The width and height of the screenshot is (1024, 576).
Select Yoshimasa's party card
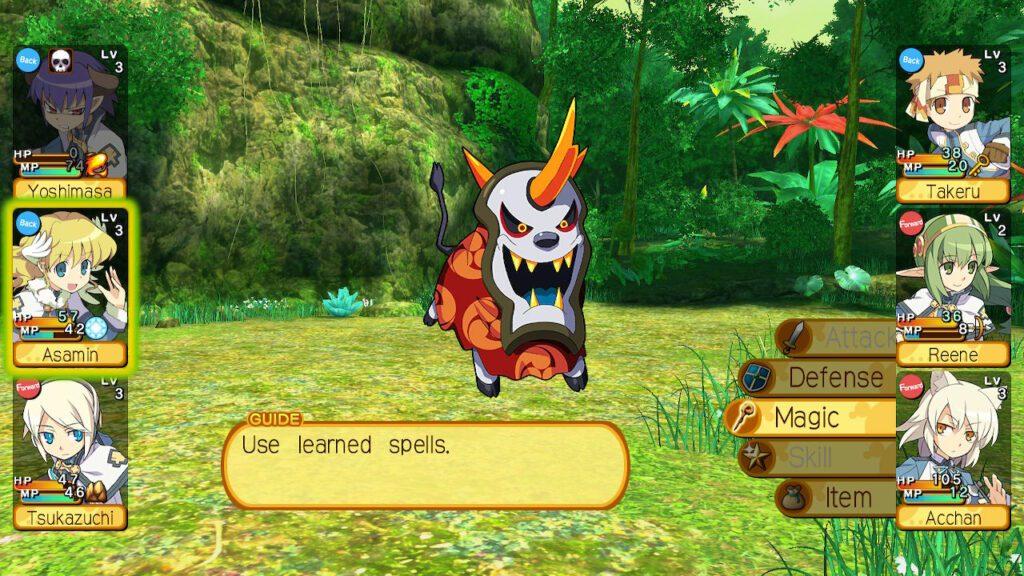coord(69,122)
